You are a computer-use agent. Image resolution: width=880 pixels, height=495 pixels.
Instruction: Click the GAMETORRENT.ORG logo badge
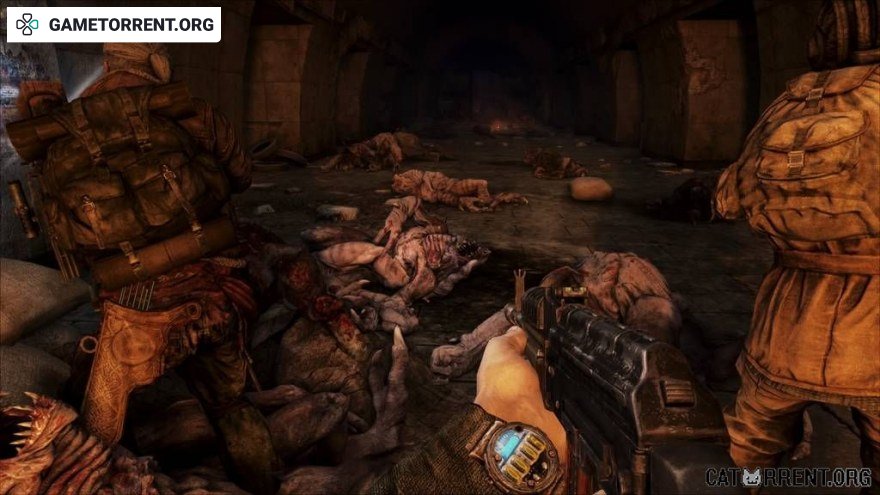(x=114, y=25)
